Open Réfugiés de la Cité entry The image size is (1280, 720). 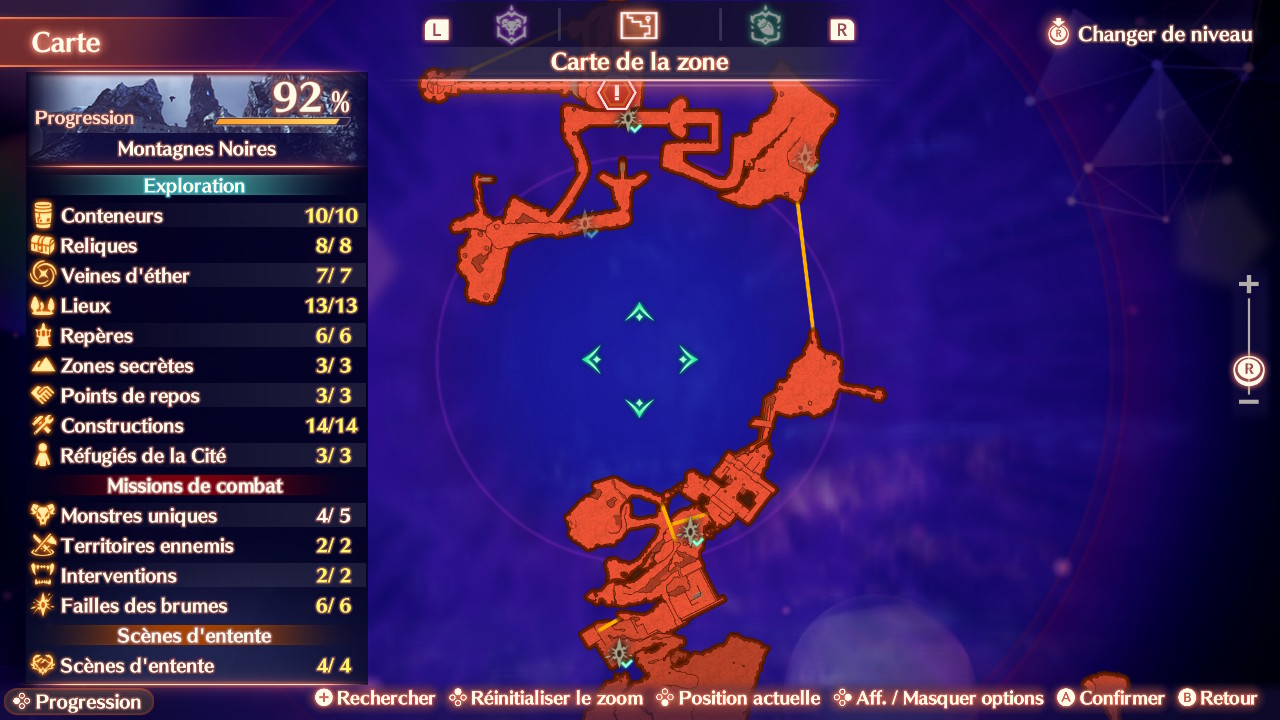[196, 455]
